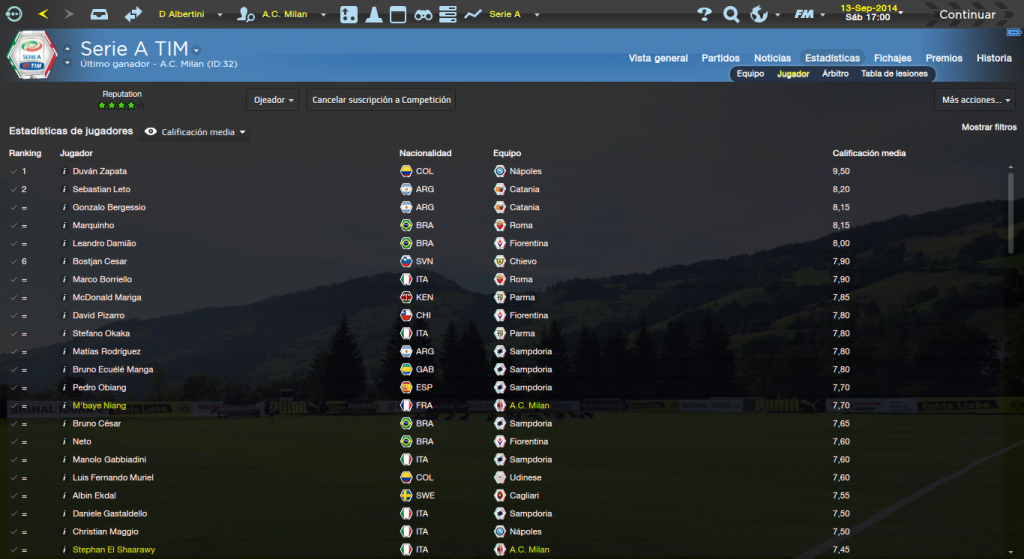Open the search magnifier icon
Screen dimensions: 1024x559
(731, 15)
